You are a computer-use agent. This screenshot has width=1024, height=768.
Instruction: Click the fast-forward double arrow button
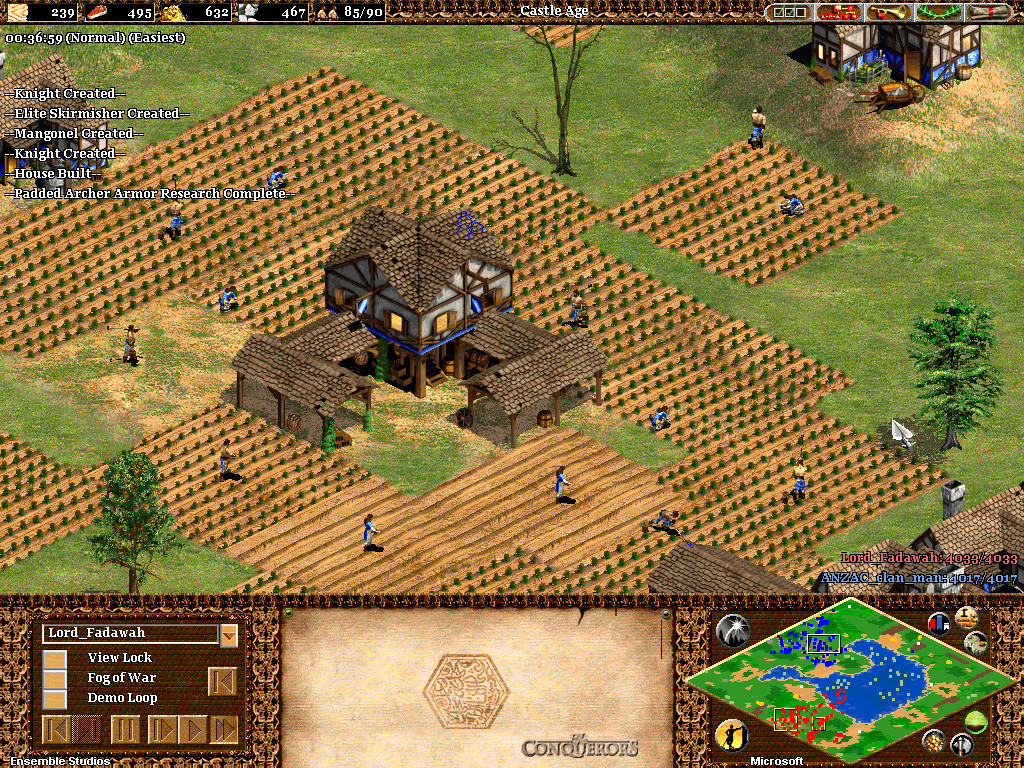(225, 729)
